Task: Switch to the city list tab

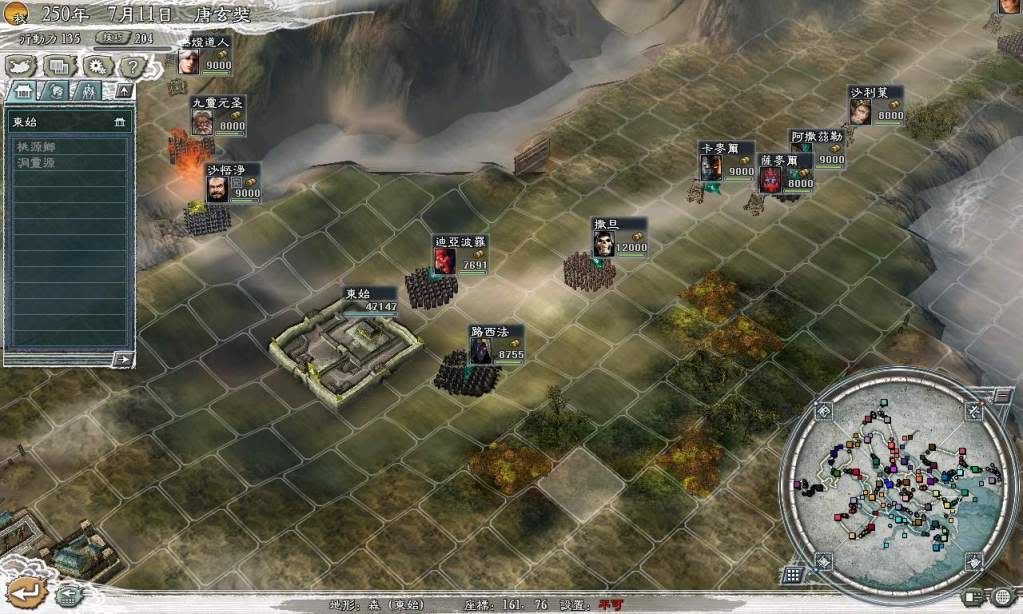Action: [x=23, y=91]
